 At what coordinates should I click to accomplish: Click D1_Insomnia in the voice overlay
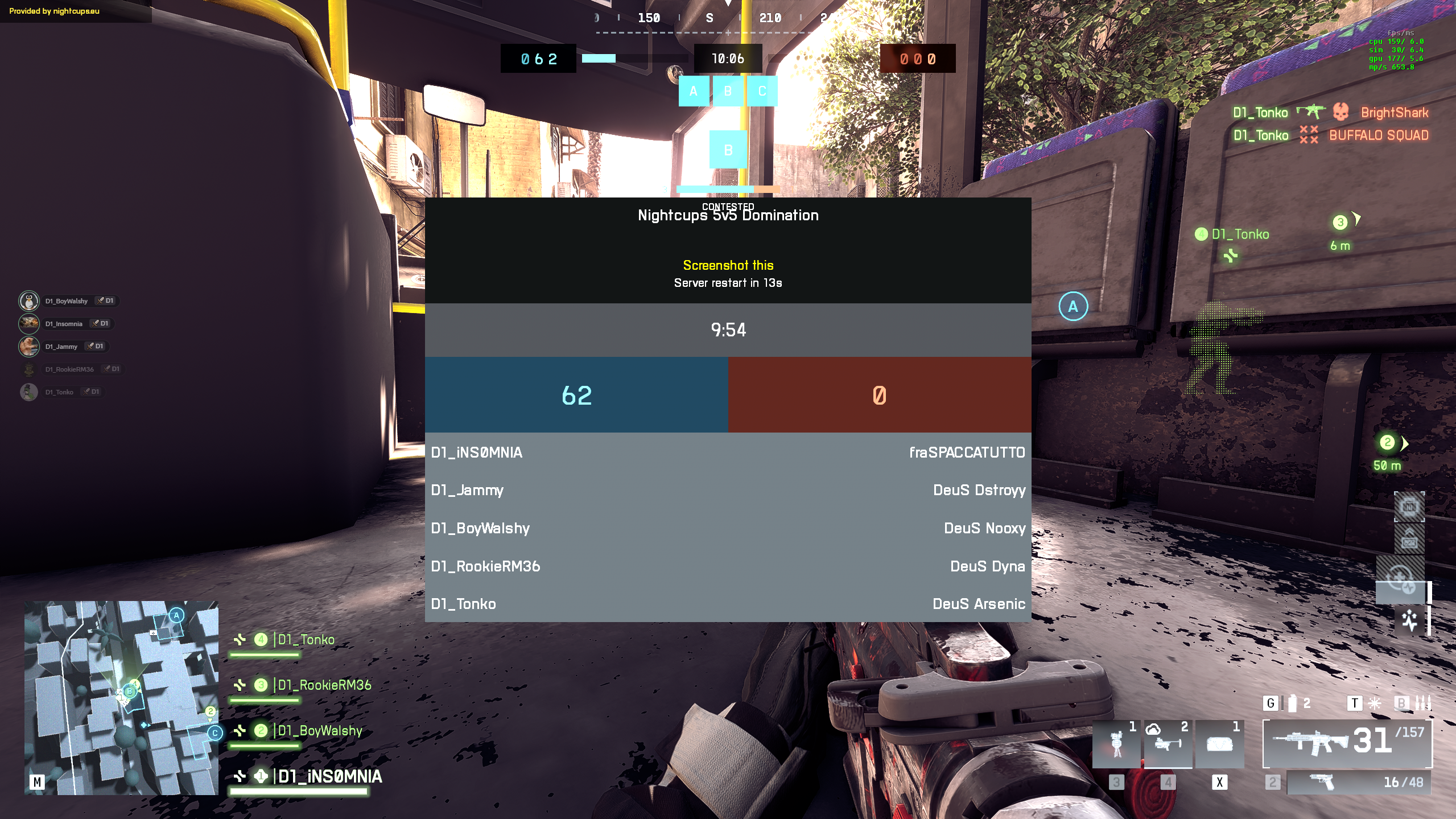[64, 323]
